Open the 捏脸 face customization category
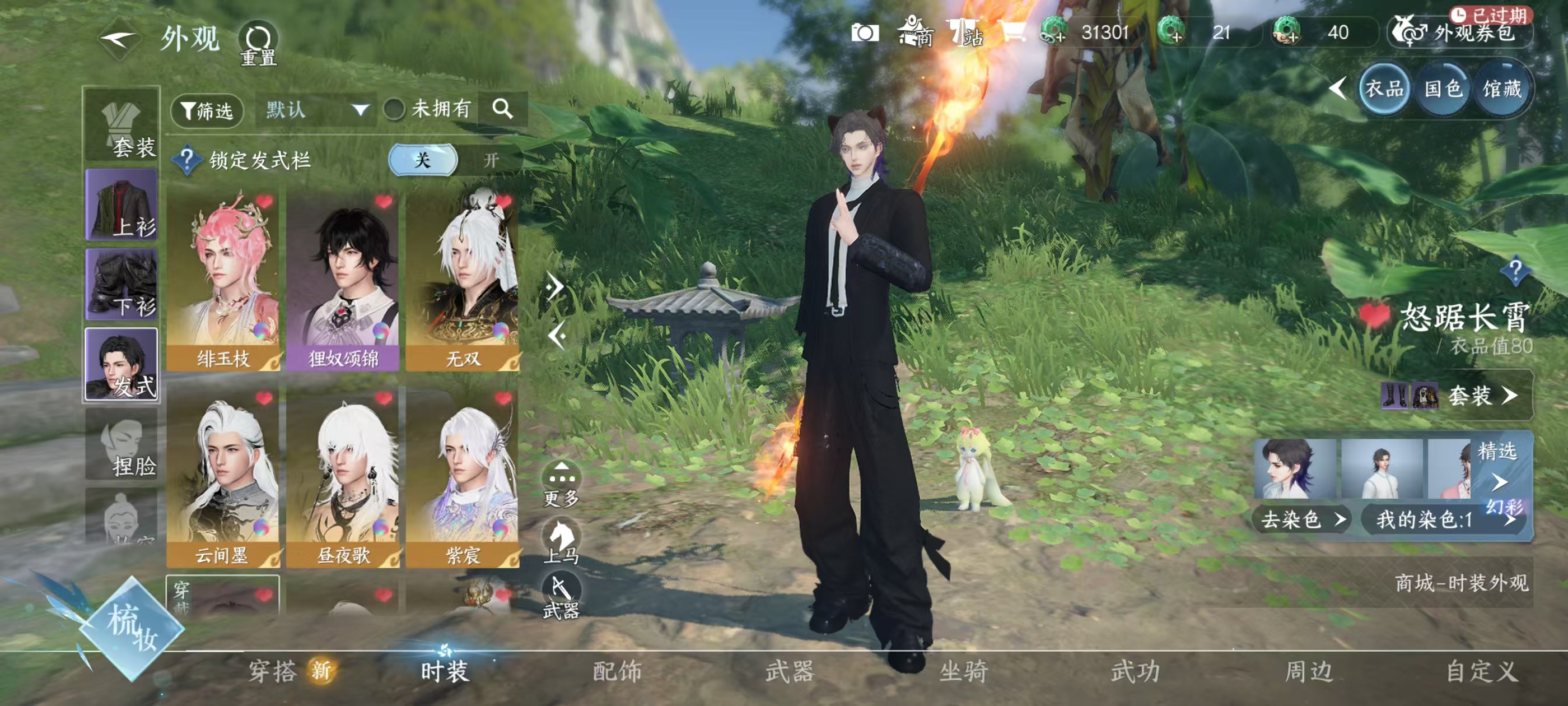Image resolution: width=1568 pixels, height=706 pixels. point(122,445)
